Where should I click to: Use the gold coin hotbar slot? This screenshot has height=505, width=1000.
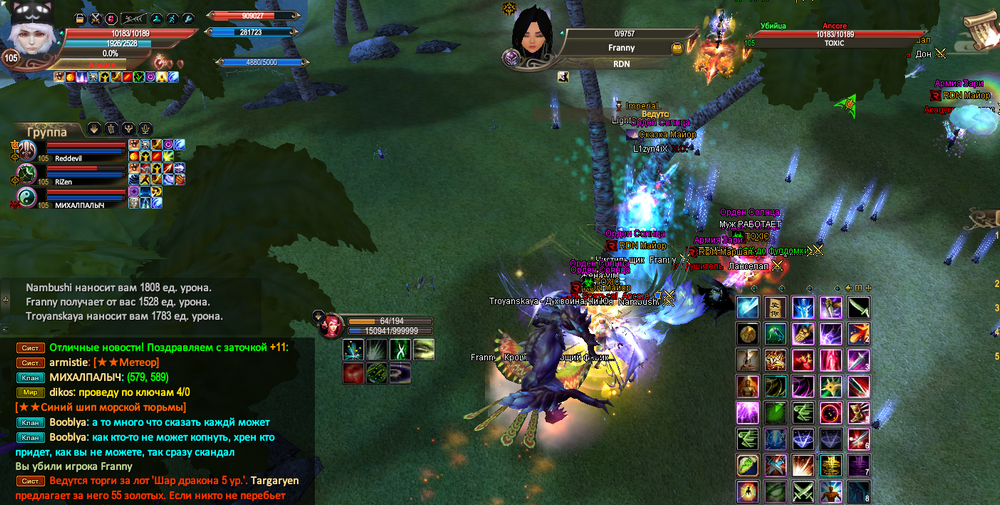(x=747, y=335)
